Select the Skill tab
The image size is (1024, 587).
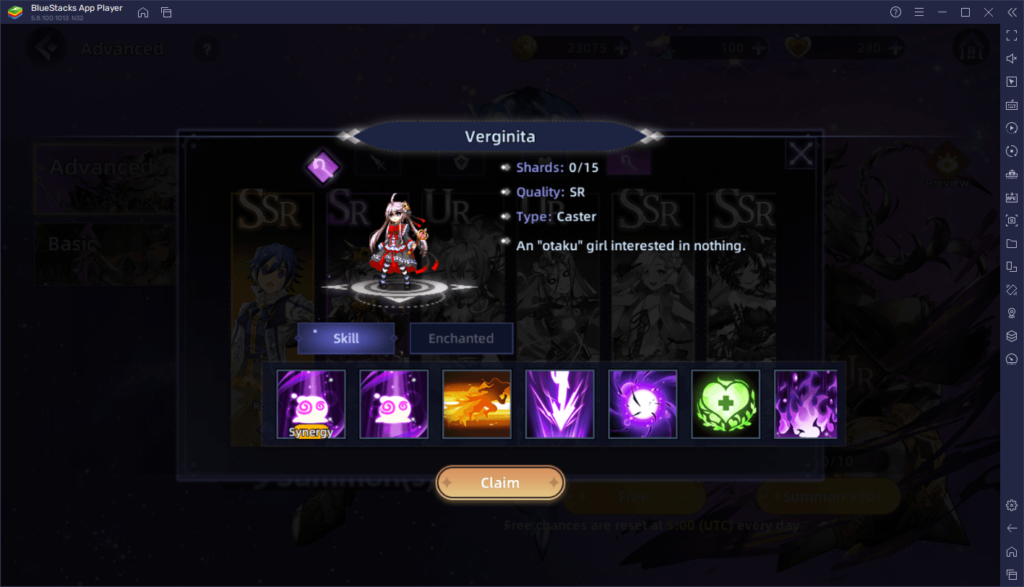click(346, 339)
